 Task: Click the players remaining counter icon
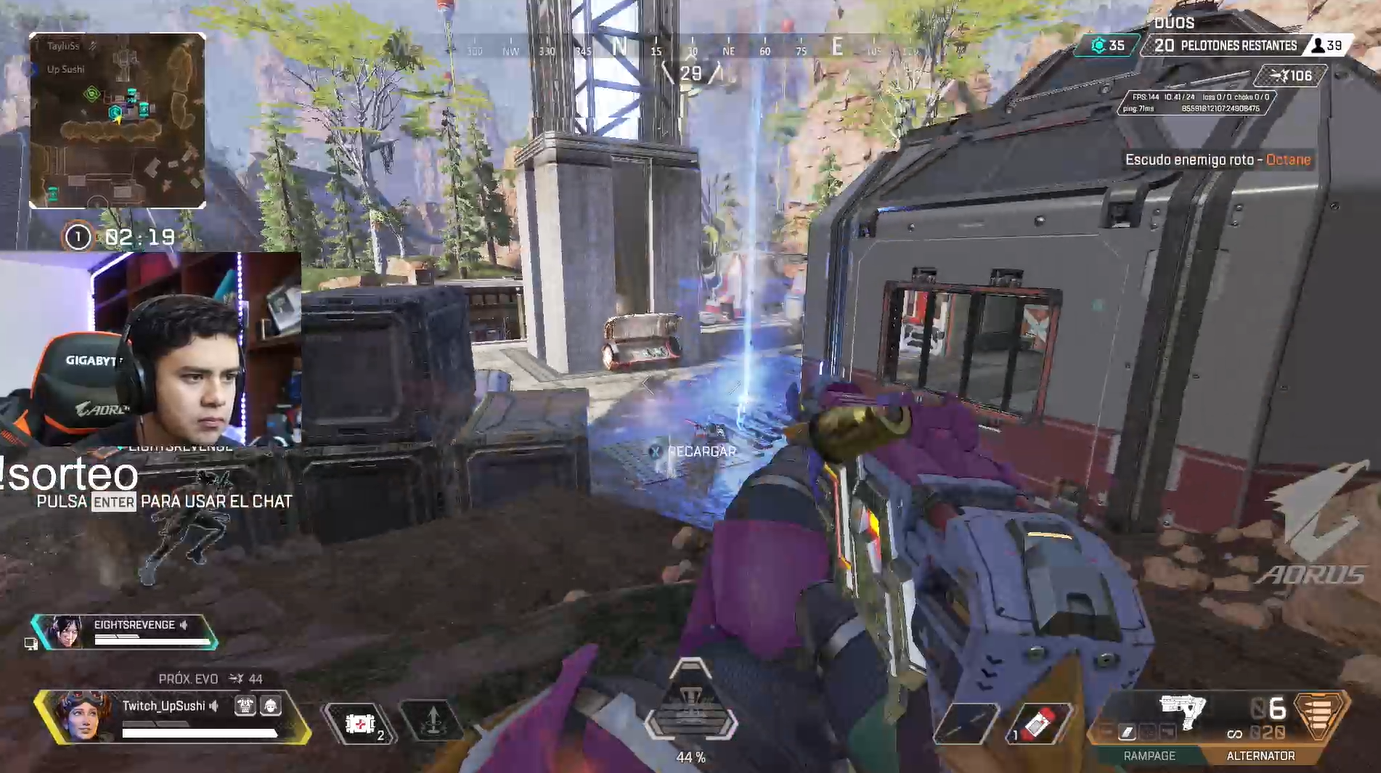pos(1319,46)
